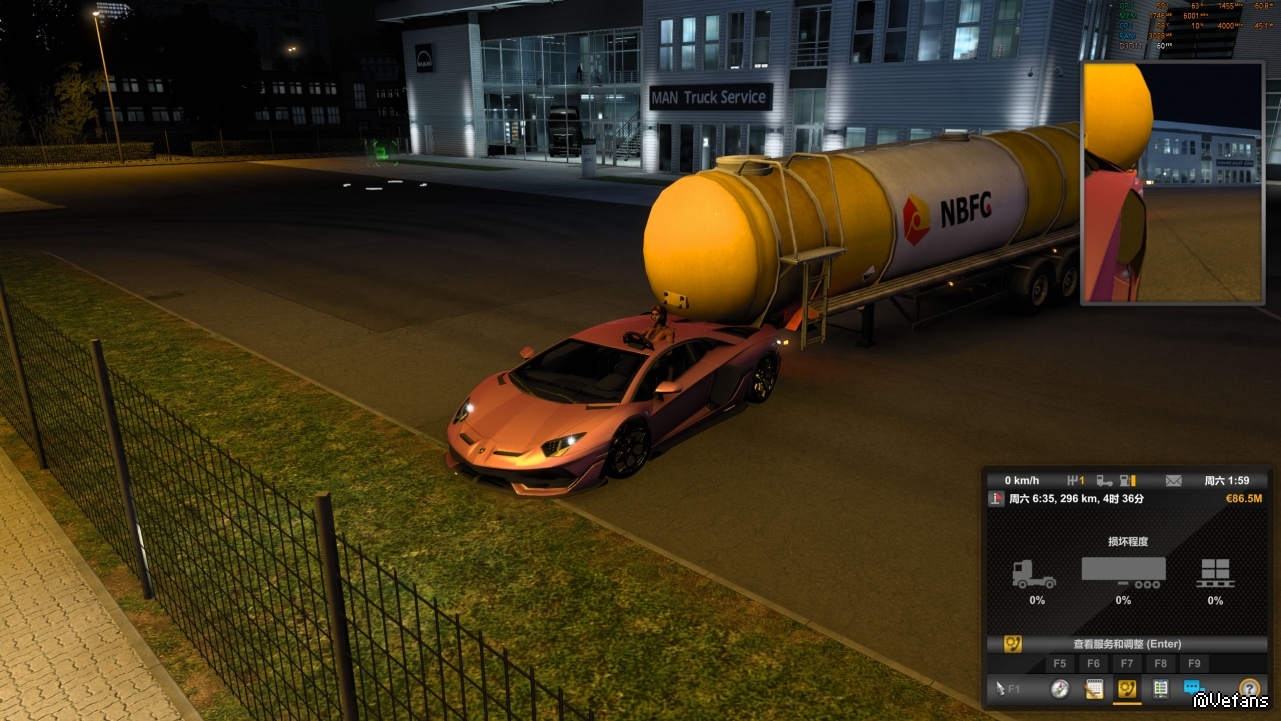Open the navigation compass tab

[1060, 688]
